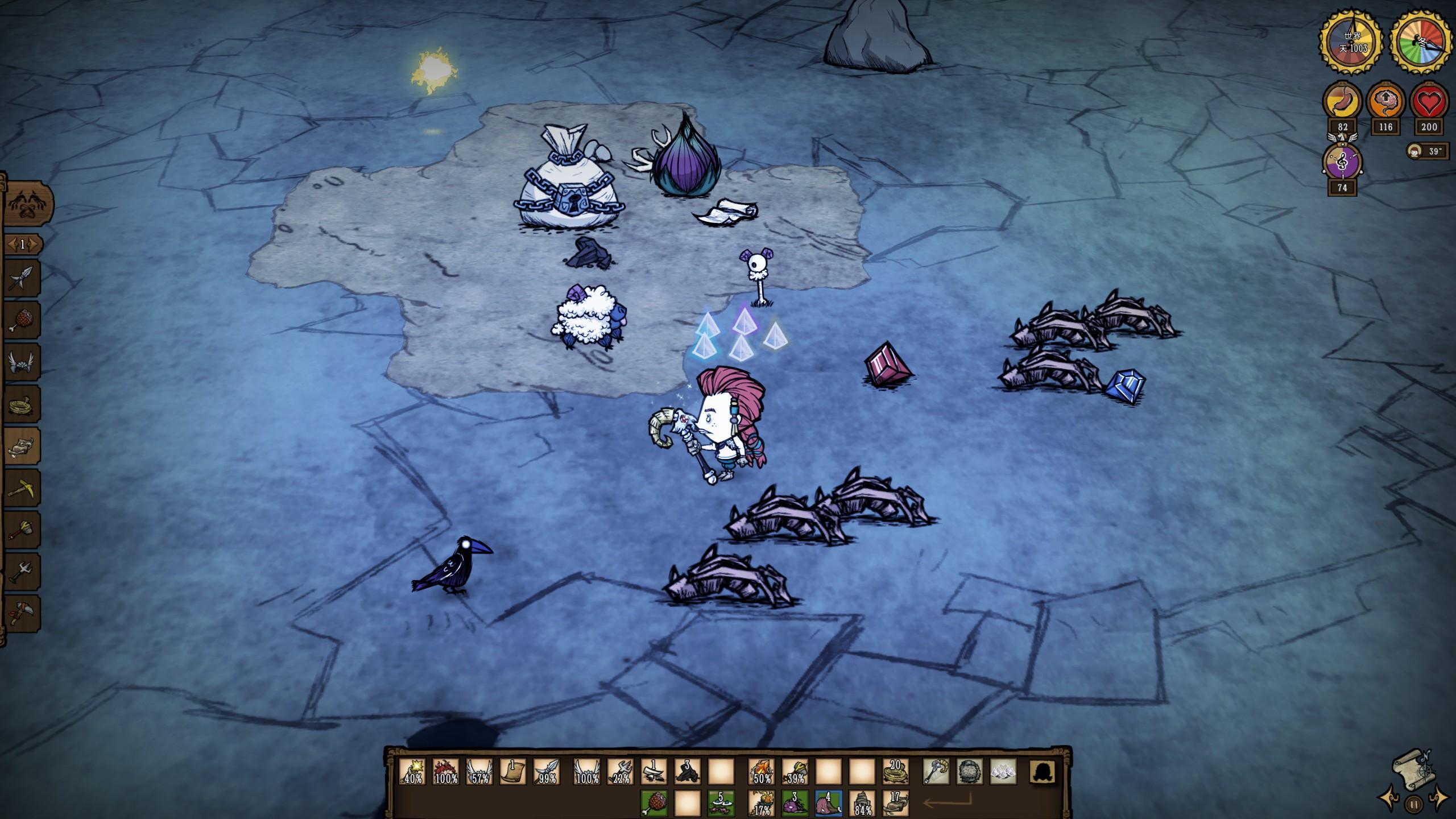Viewport: 1456px width, 819px height.
Task: Craft the spear from pinned recipes
Action: tap(22, 280)
